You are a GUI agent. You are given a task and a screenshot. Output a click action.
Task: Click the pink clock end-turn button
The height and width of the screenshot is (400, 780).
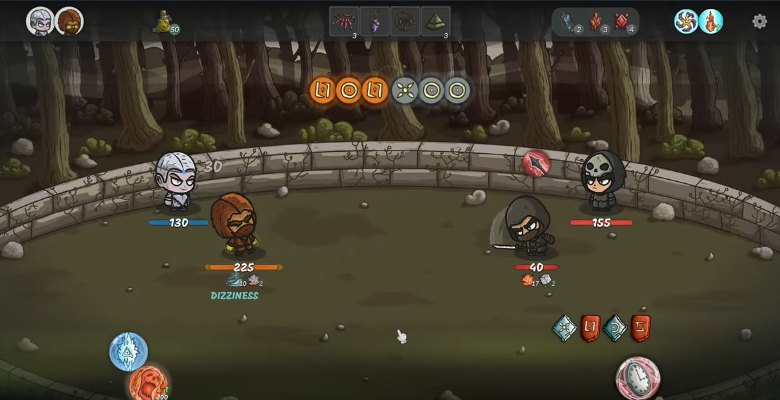click(x=637, y=378)
